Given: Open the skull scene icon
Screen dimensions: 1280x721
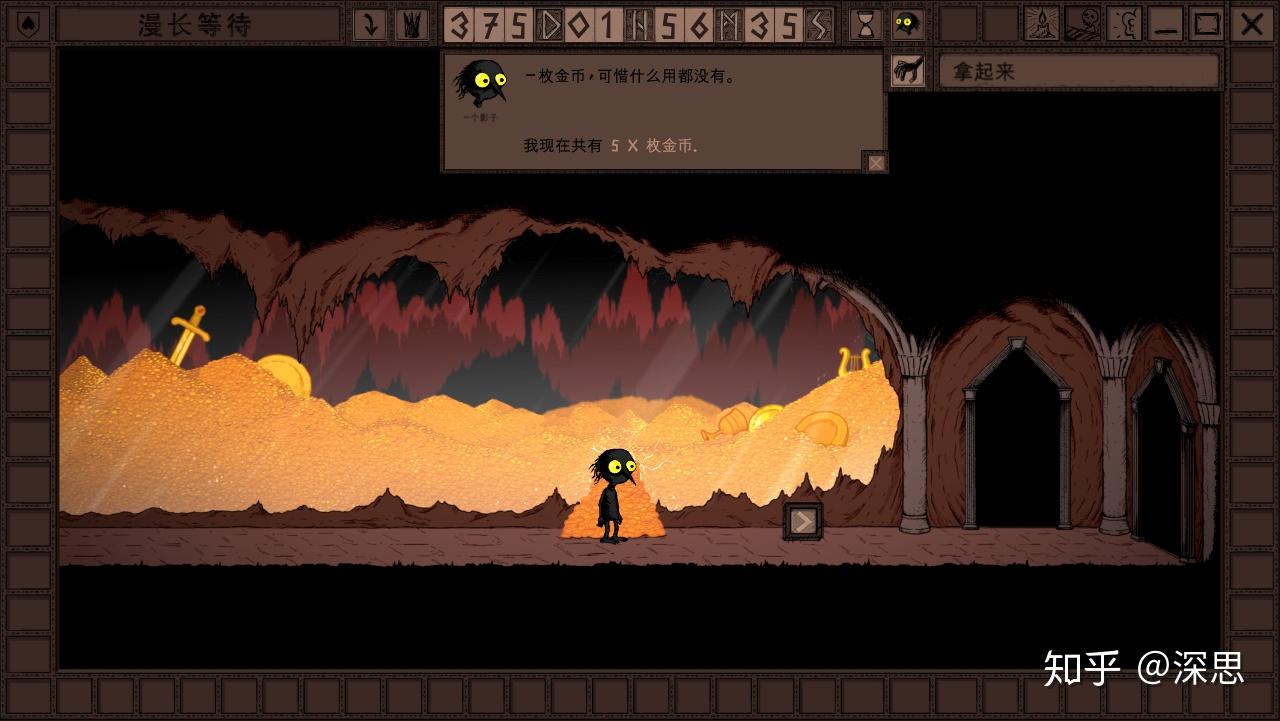Looking at the screenshot, I should tap(1083, 24).
